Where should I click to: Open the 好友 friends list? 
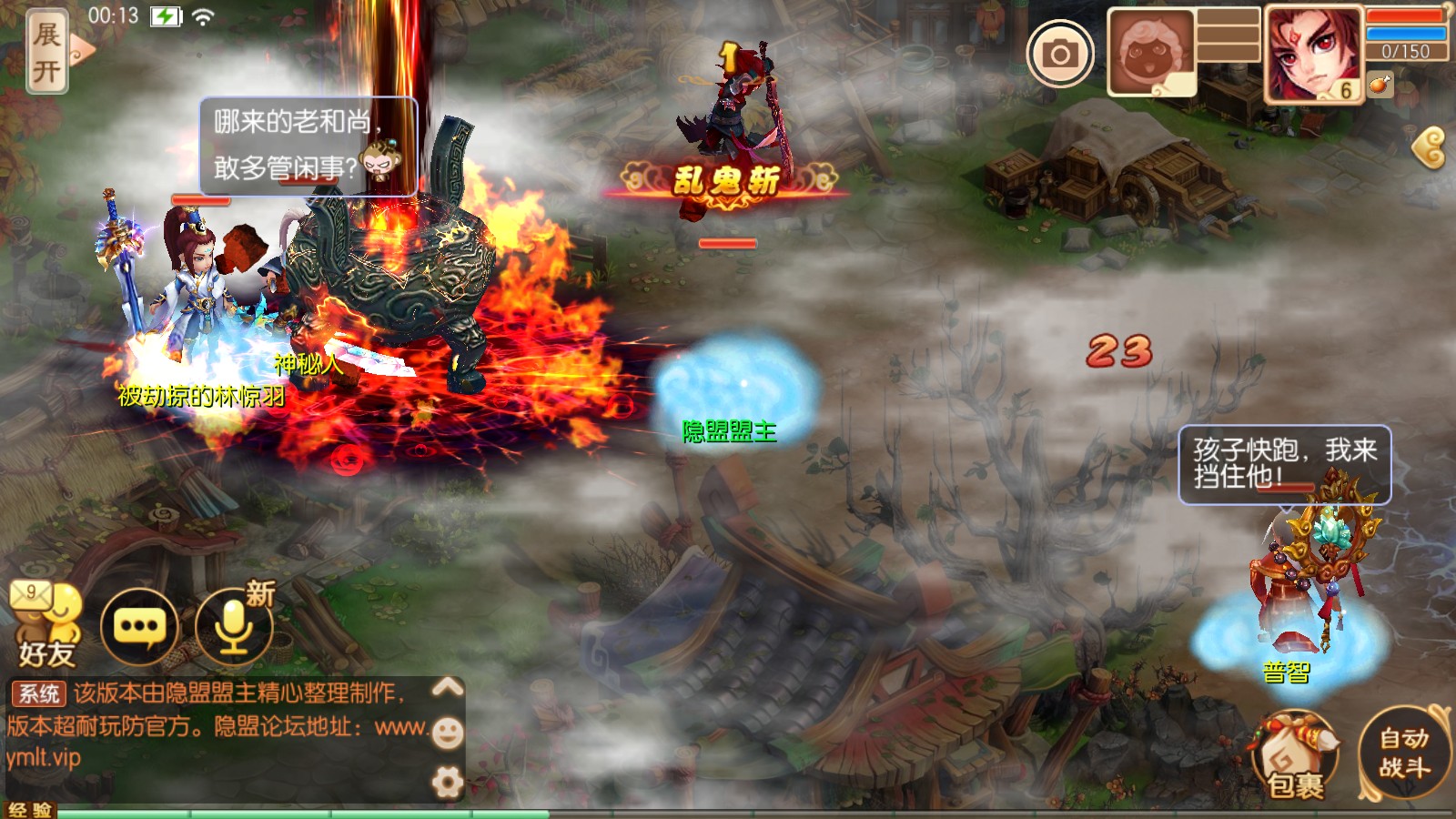45,623
